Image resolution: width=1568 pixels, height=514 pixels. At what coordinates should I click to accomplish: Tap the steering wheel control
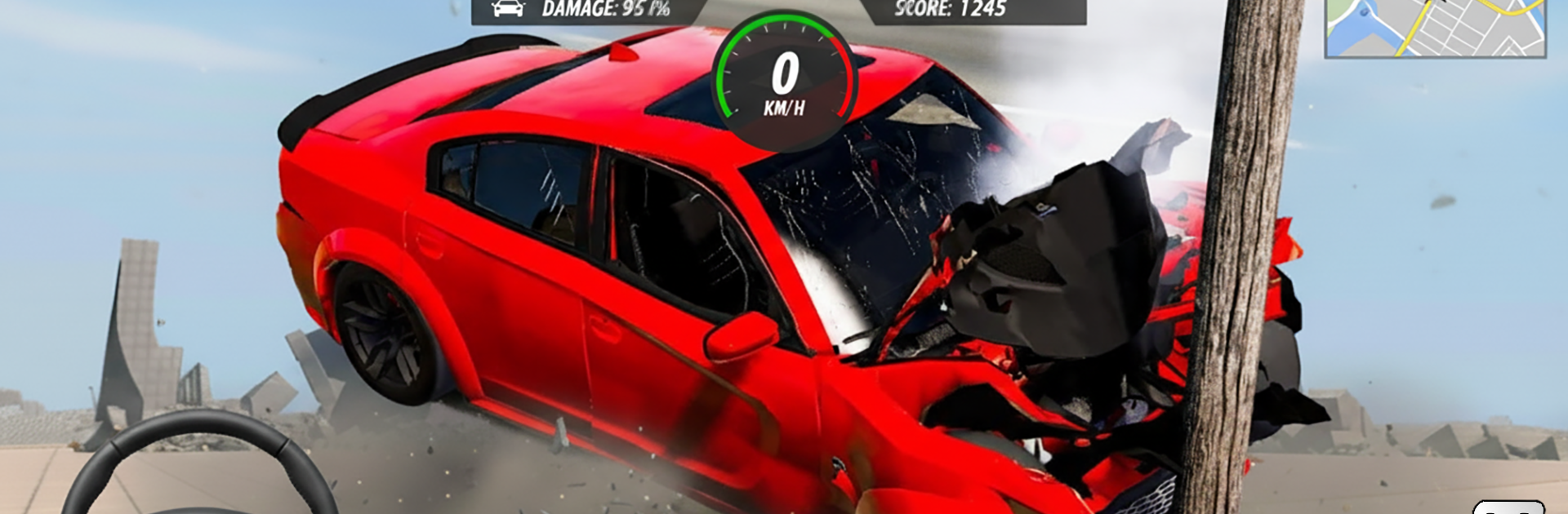[200, 465]
